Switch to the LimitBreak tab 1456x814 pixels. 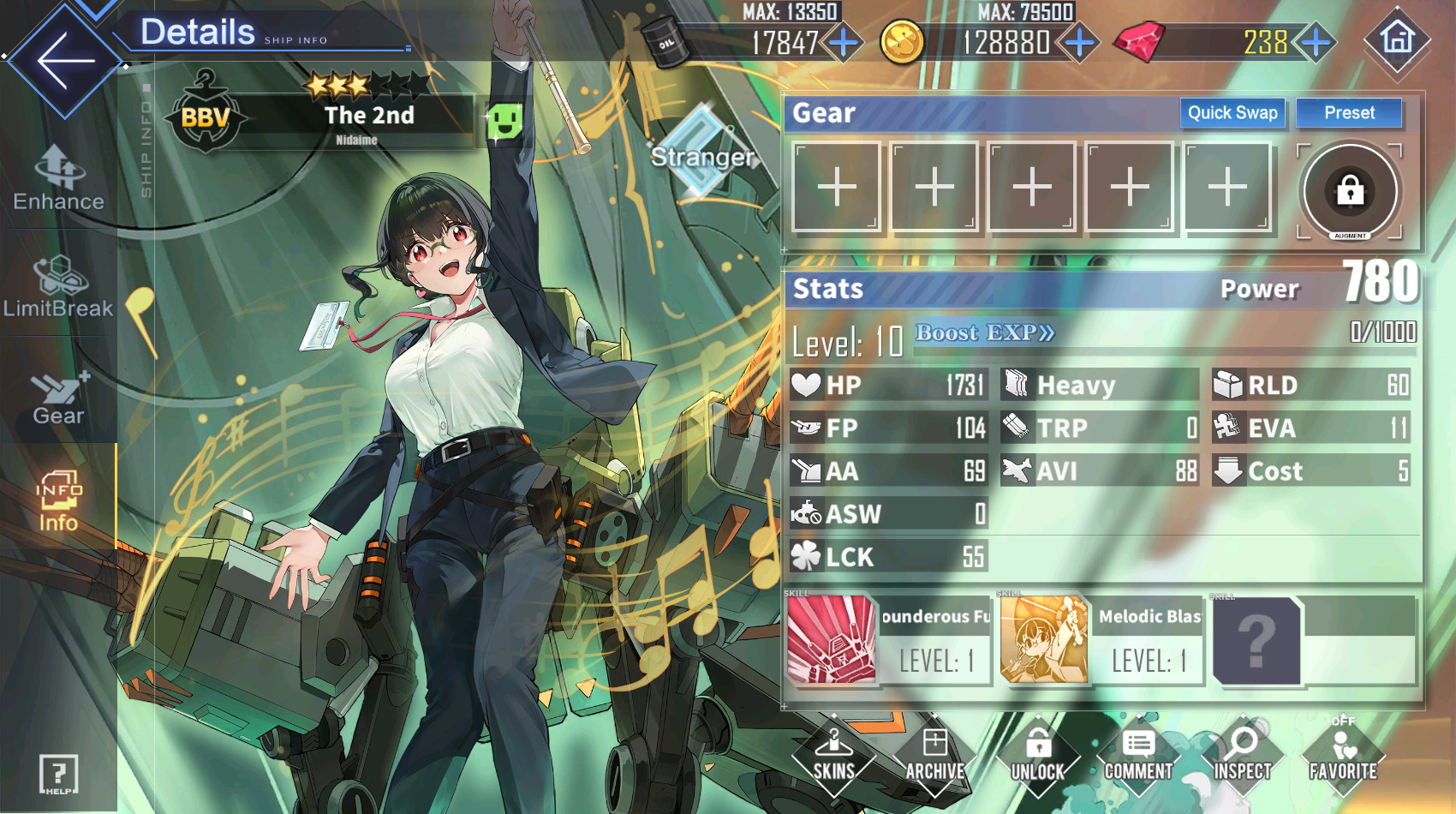coord(58,287)
